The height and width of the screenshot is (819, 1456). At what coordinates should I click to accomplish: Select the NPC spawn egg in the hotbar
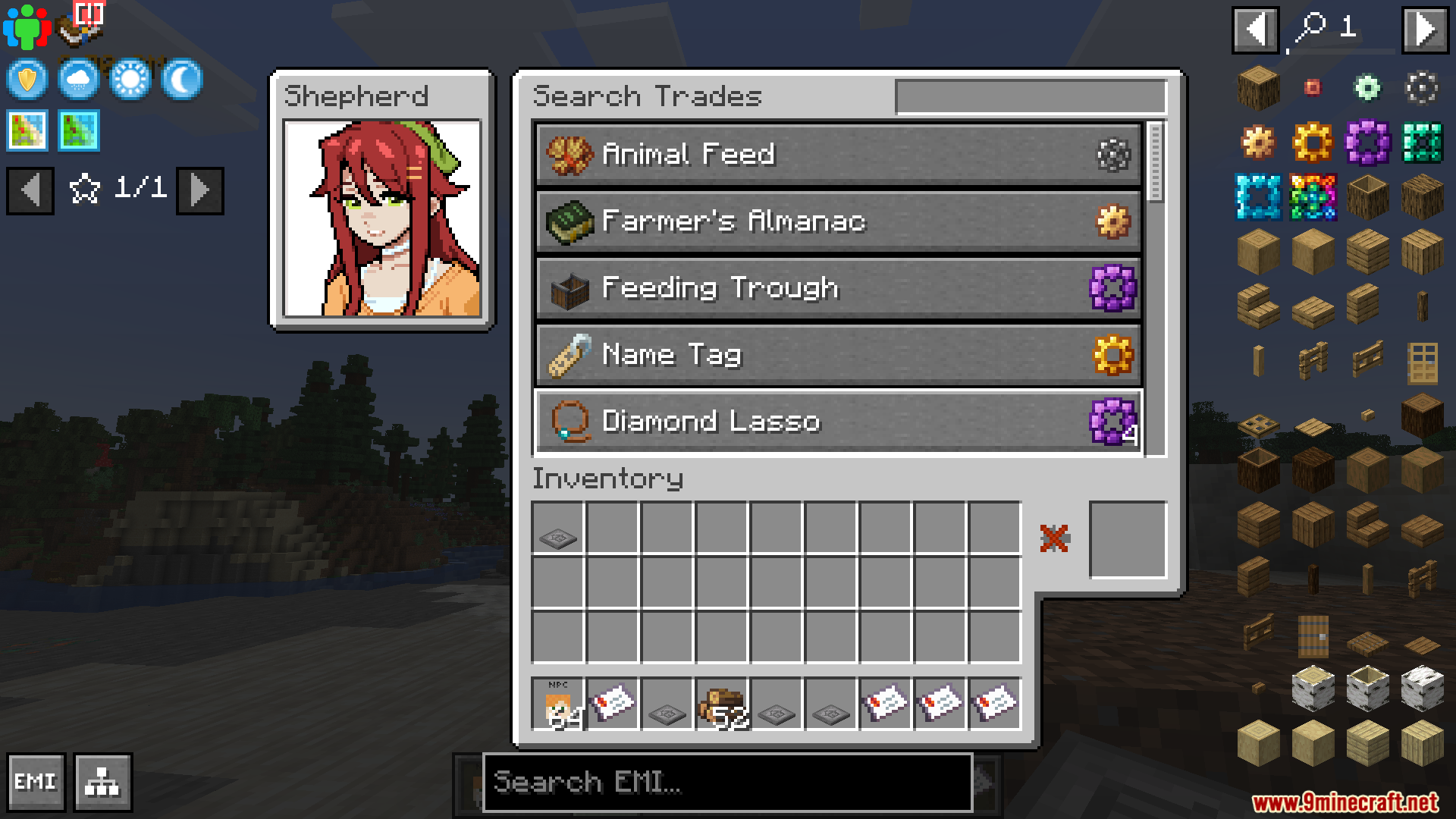[x=557, y=704]
